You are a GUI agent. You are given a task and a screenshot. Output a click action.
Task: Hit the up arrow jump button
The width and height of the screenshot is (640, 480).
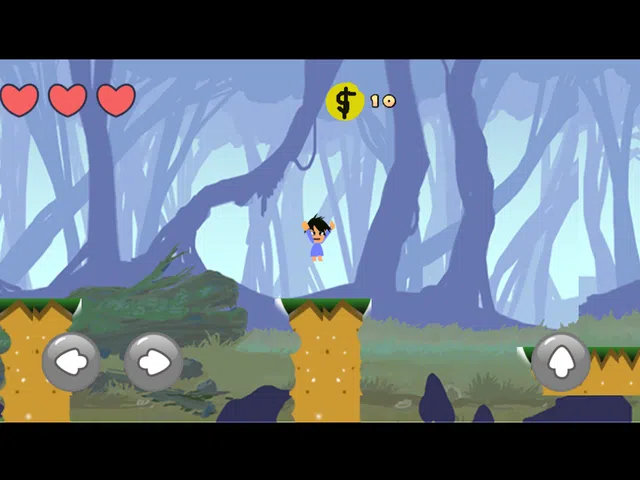pyautogui.click(x=560, y=361)
